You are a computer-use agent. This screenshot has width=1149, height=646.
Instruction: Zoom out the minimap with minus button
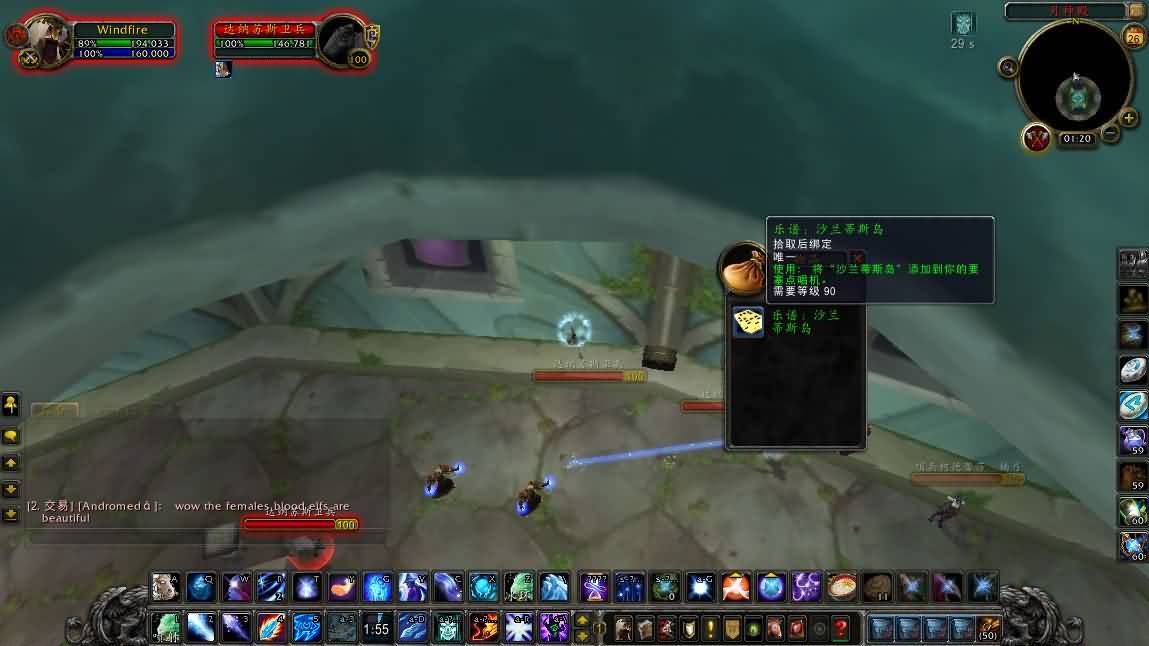(1111, 133)
